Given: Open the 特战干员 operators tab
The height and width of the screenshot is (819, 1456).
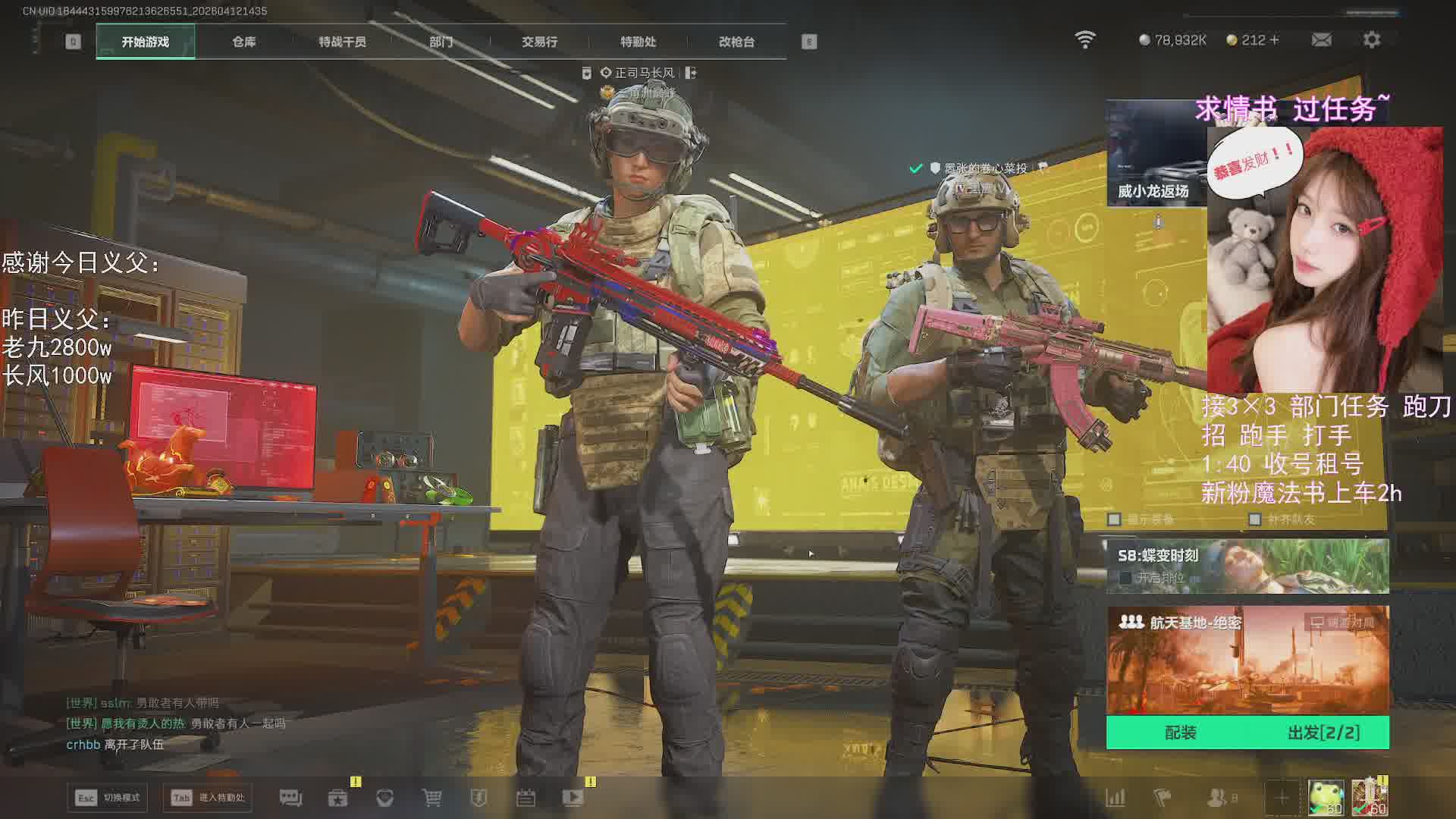Looking at the screenshot, I should (342, 42).
